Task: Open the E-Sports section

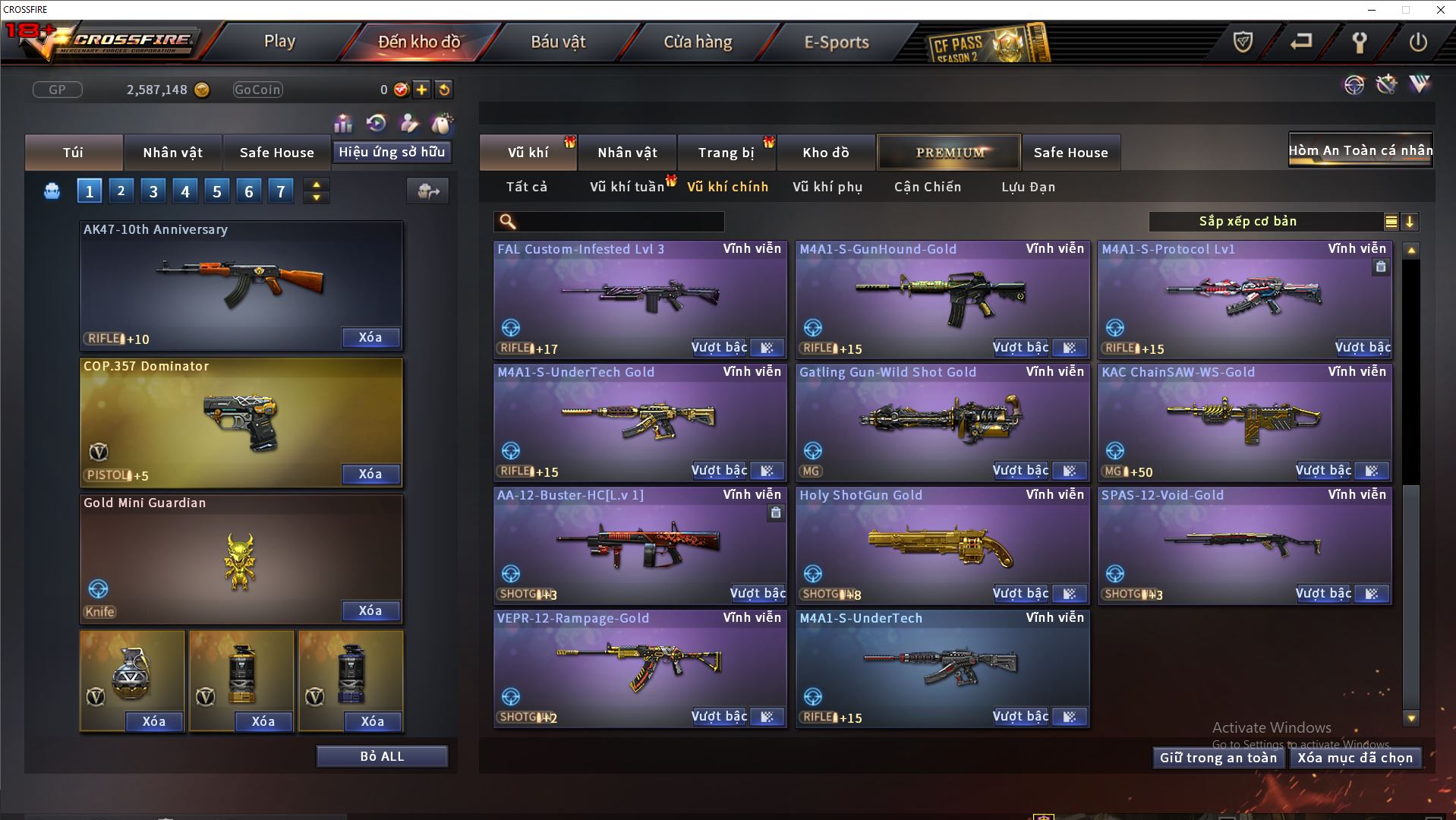Action: (x=837, y=42)
